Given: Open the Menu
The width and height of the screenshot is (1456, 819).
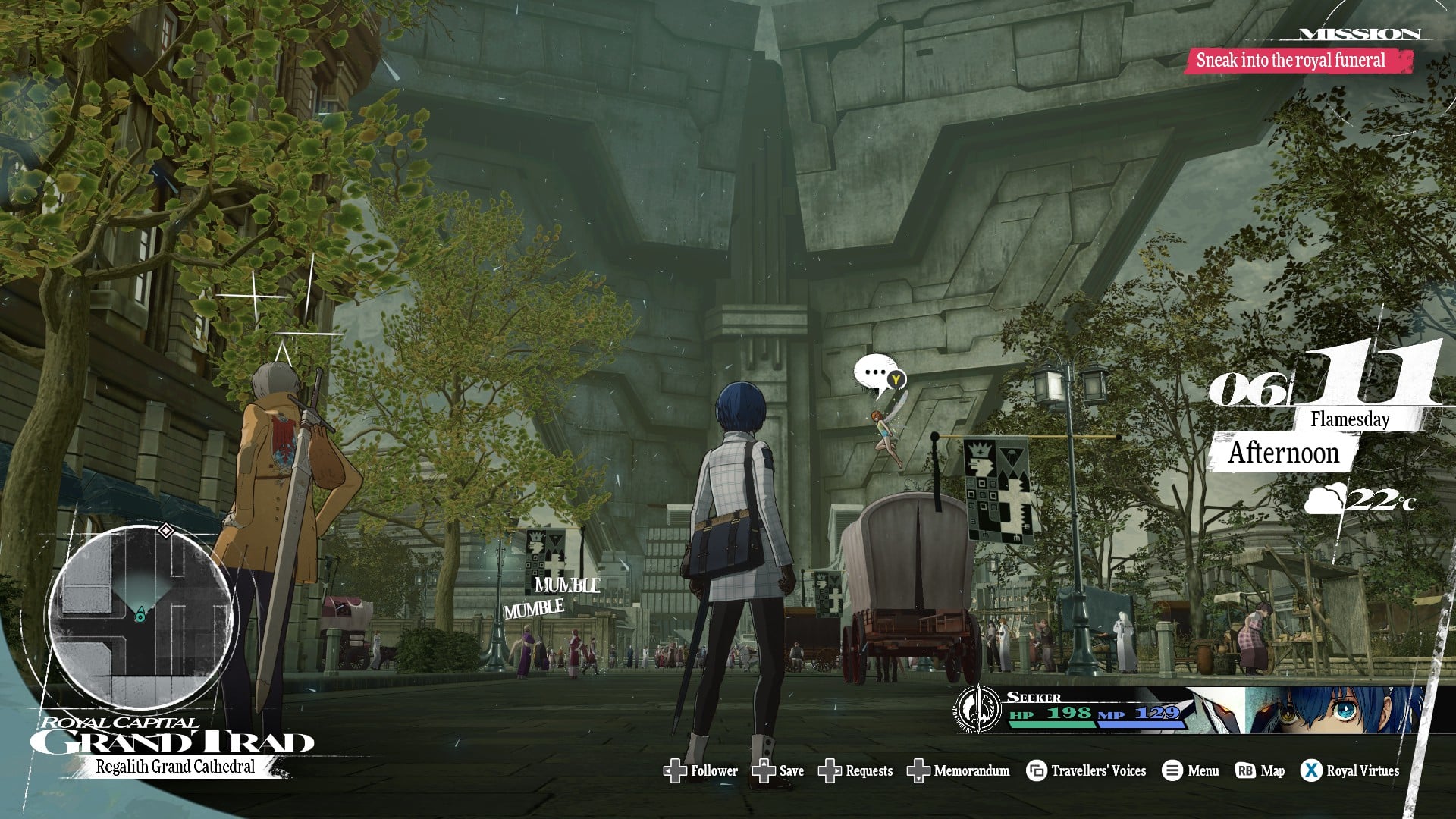Looking at the screenshot, I should (x=1191, y=771).
